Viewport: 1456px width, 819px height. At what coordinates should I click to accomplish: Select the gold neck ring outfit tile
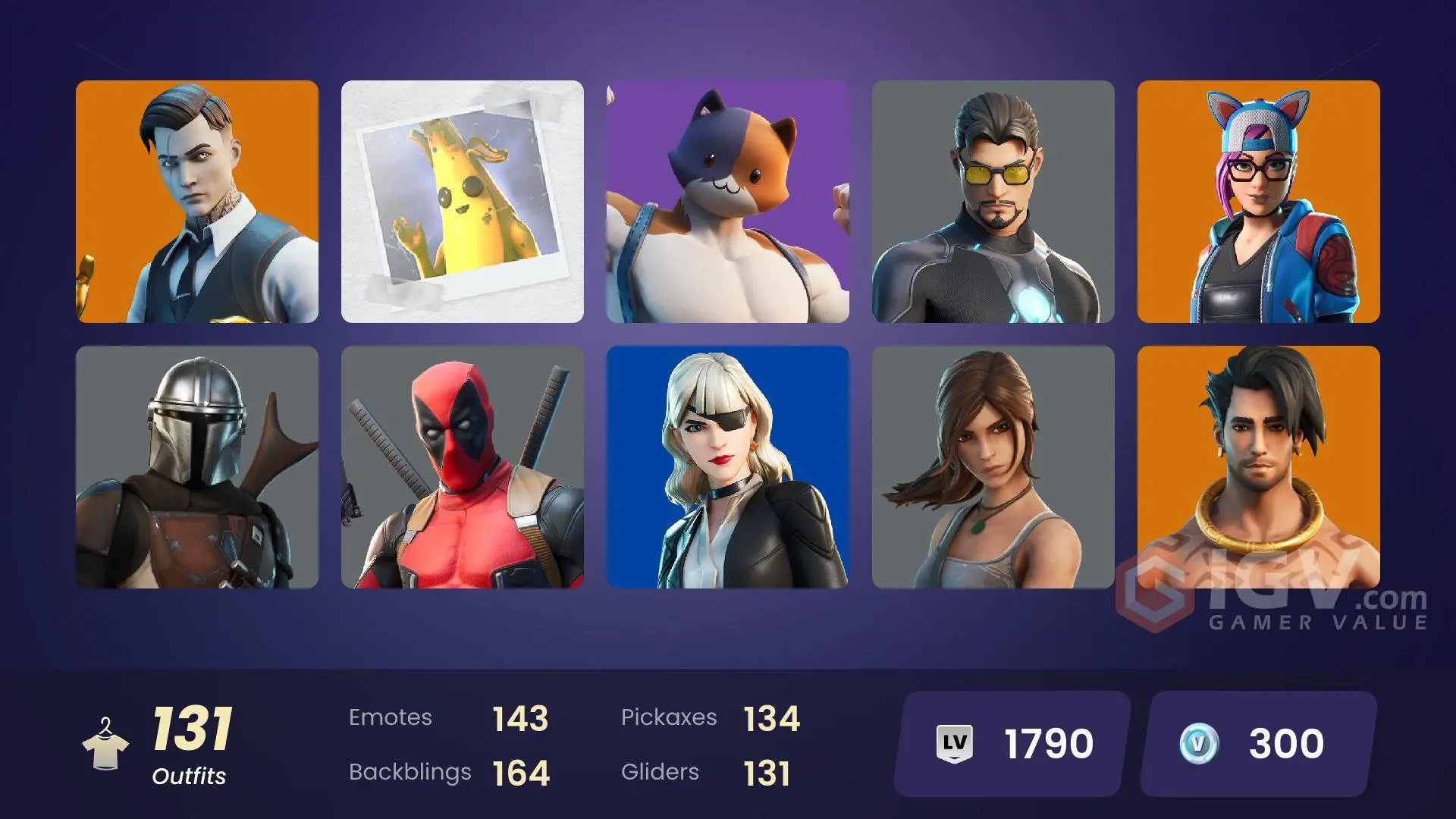pos(1259,467)
